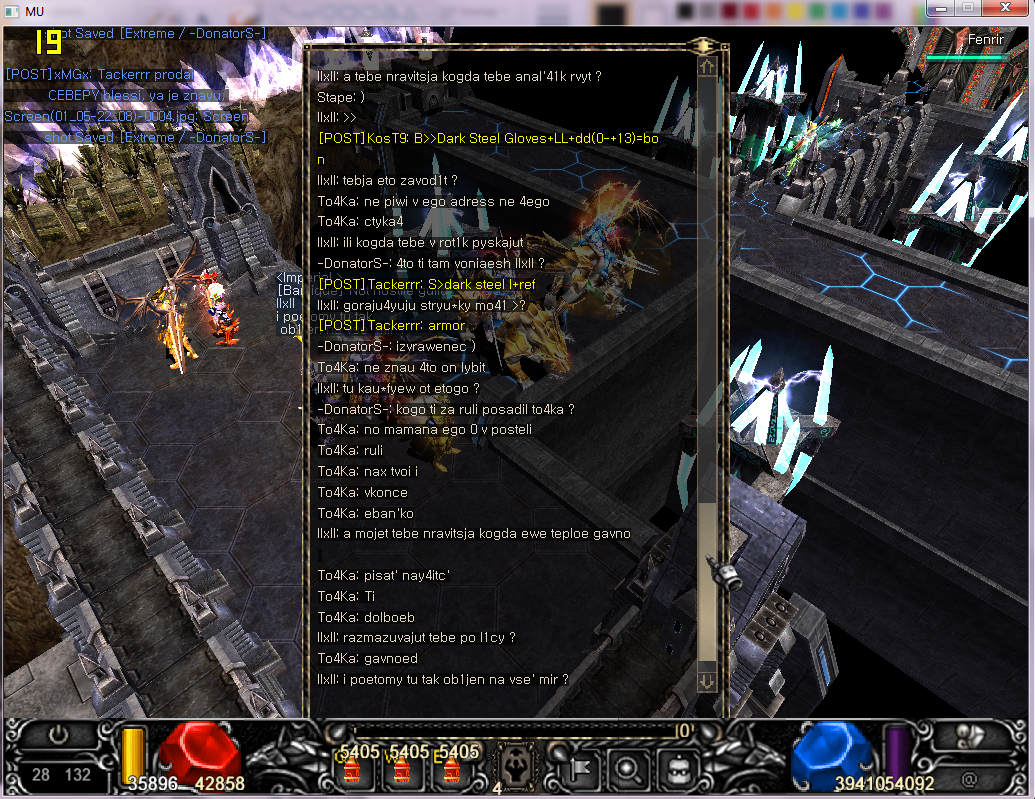
Task: Click the @ button in the bottom bar
Action: [x=968, y=776]
